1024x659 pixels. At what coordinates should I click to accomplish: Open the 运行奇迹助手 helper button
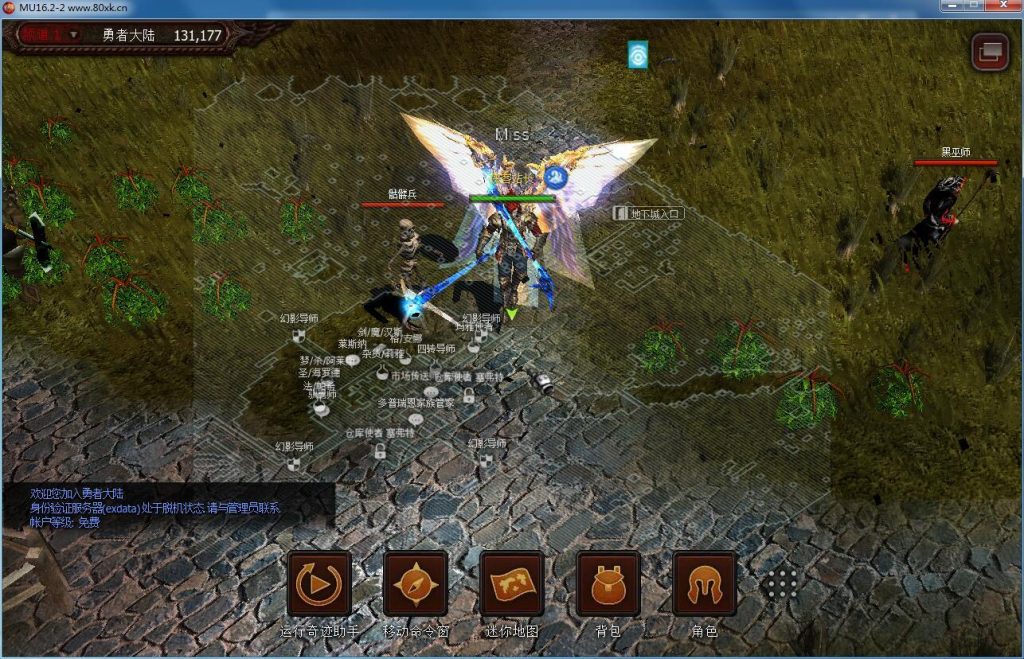click(x=319, y=584)
